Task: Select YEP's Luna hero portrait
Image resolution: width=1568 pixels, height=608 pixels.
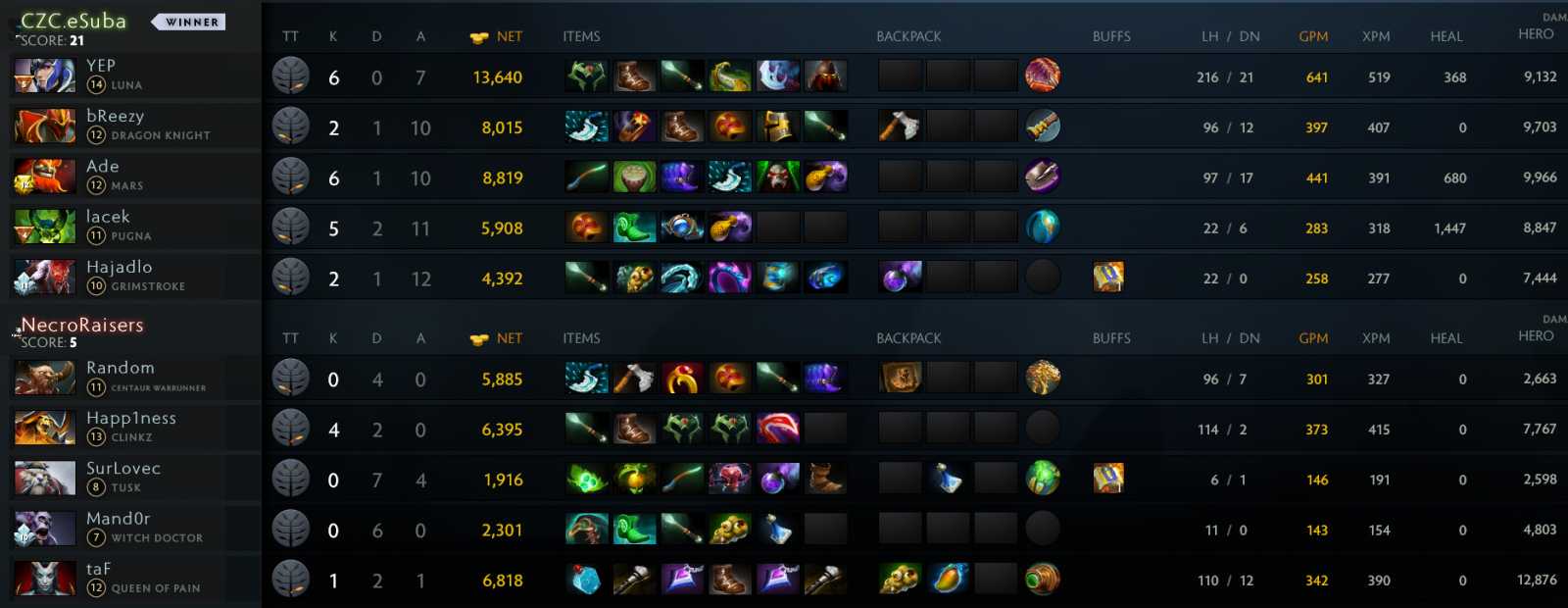Action: click(x=44, y=76)
